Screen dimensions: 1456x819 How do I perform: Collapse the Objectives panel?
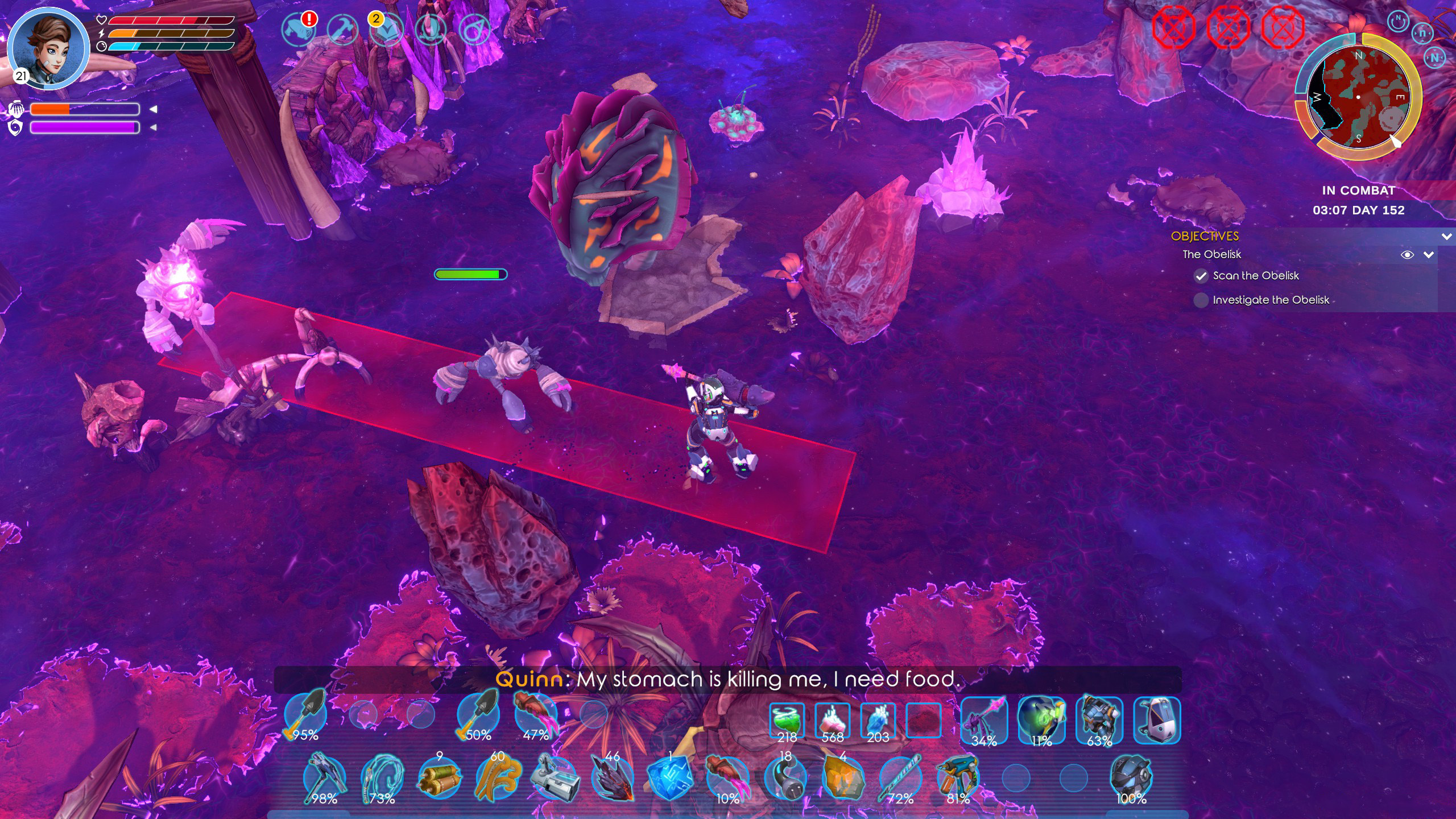(x=1446, y=237)
